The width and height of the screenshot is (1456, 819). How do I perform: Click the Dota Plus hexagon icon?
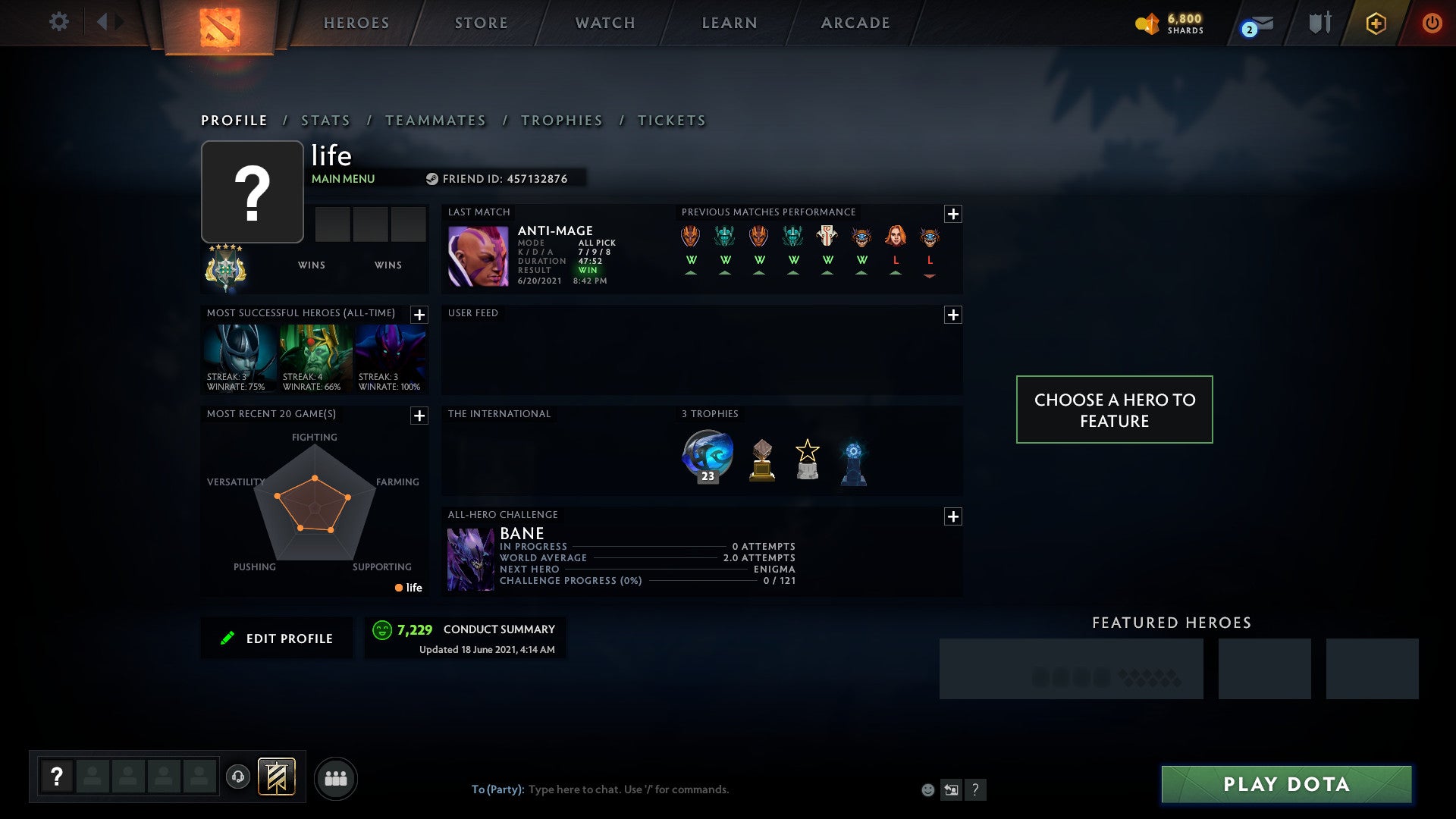click(x=1376, y=22)
